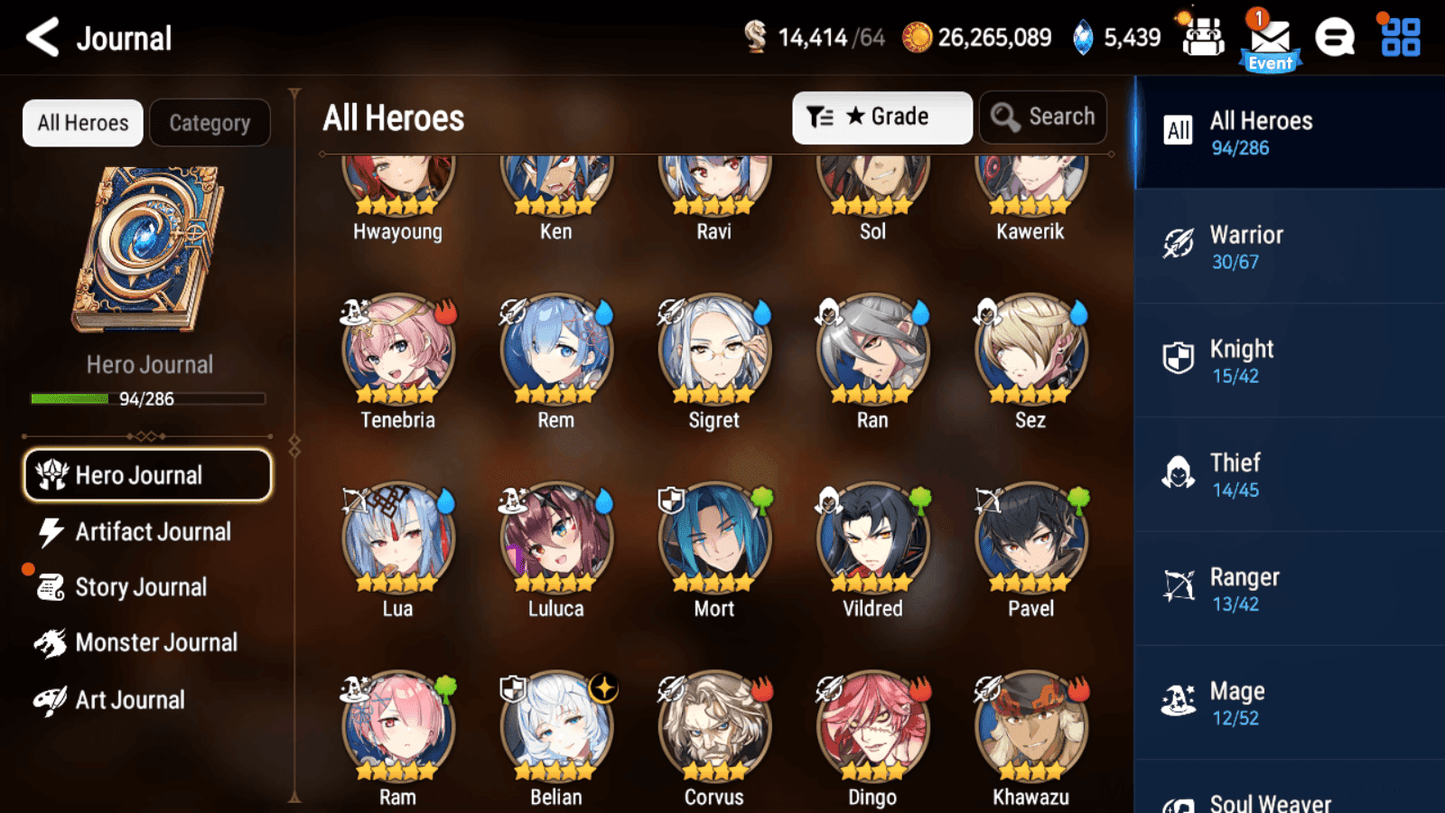Go back using the Journal back arrow
Image resolution: width=1445 pixels, height=813 pixels.
41,37
